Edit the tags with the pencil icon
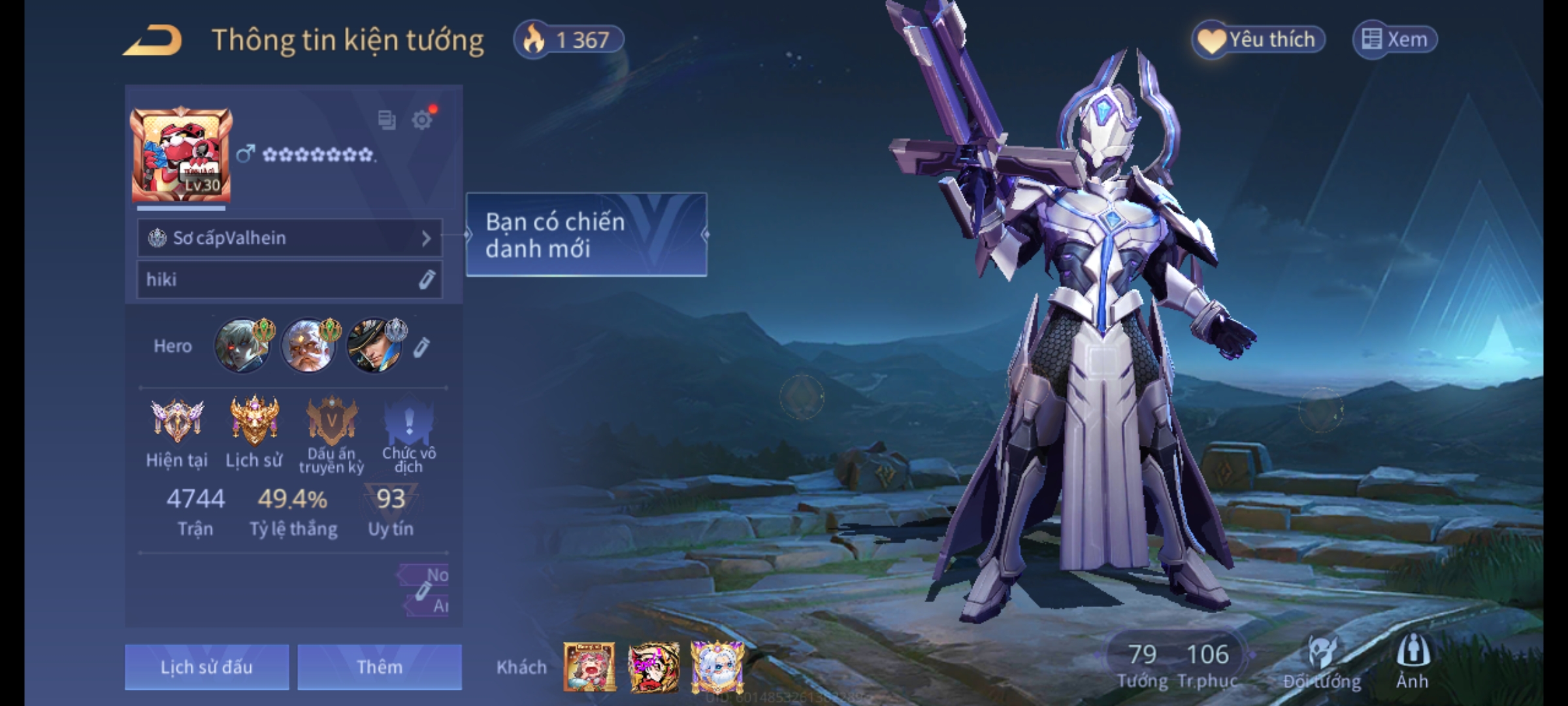Screen dimensions: 1568x706 click(423, 591)
